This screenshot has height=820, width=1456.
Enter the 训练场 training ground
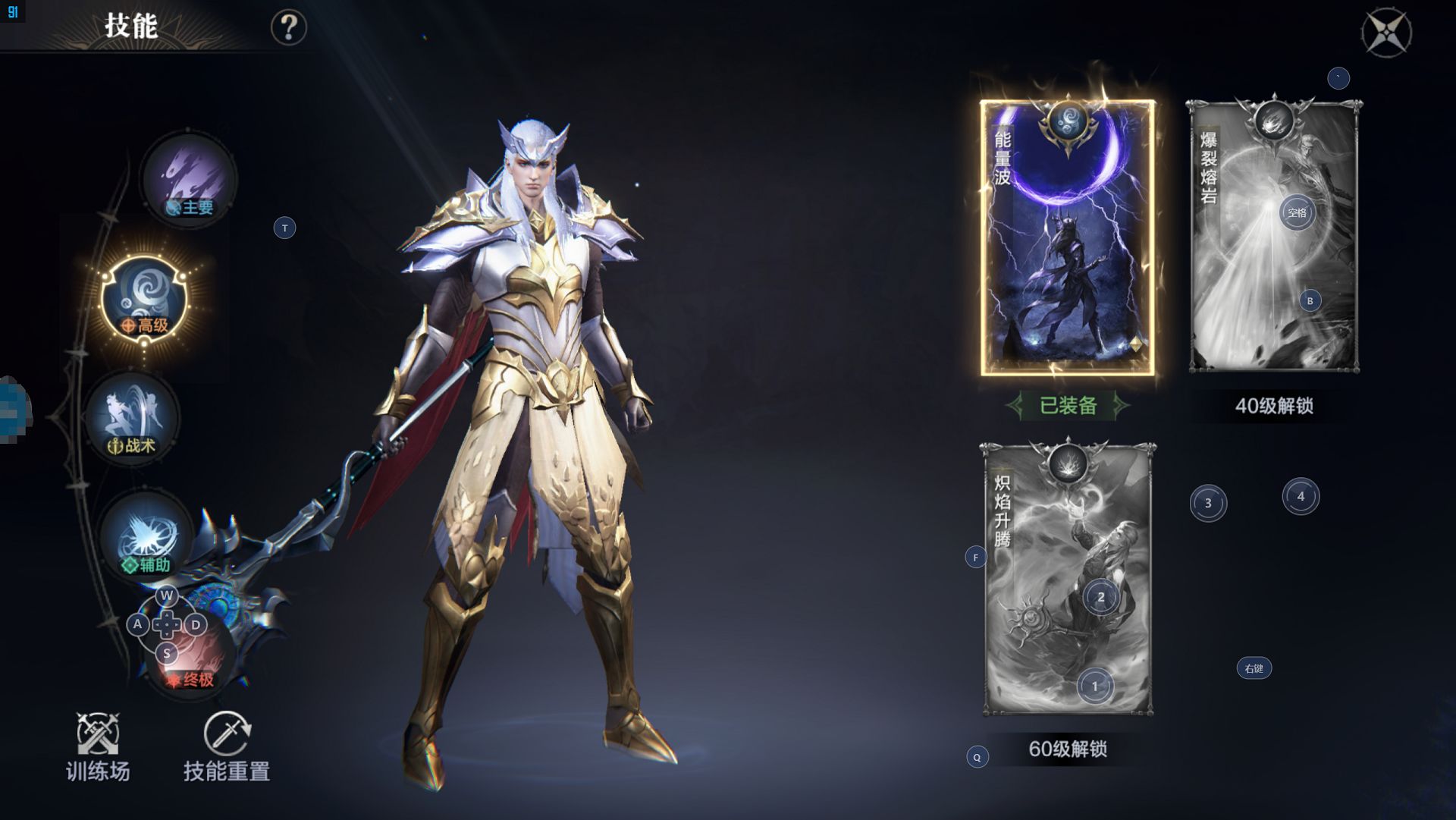click(98, 747)
